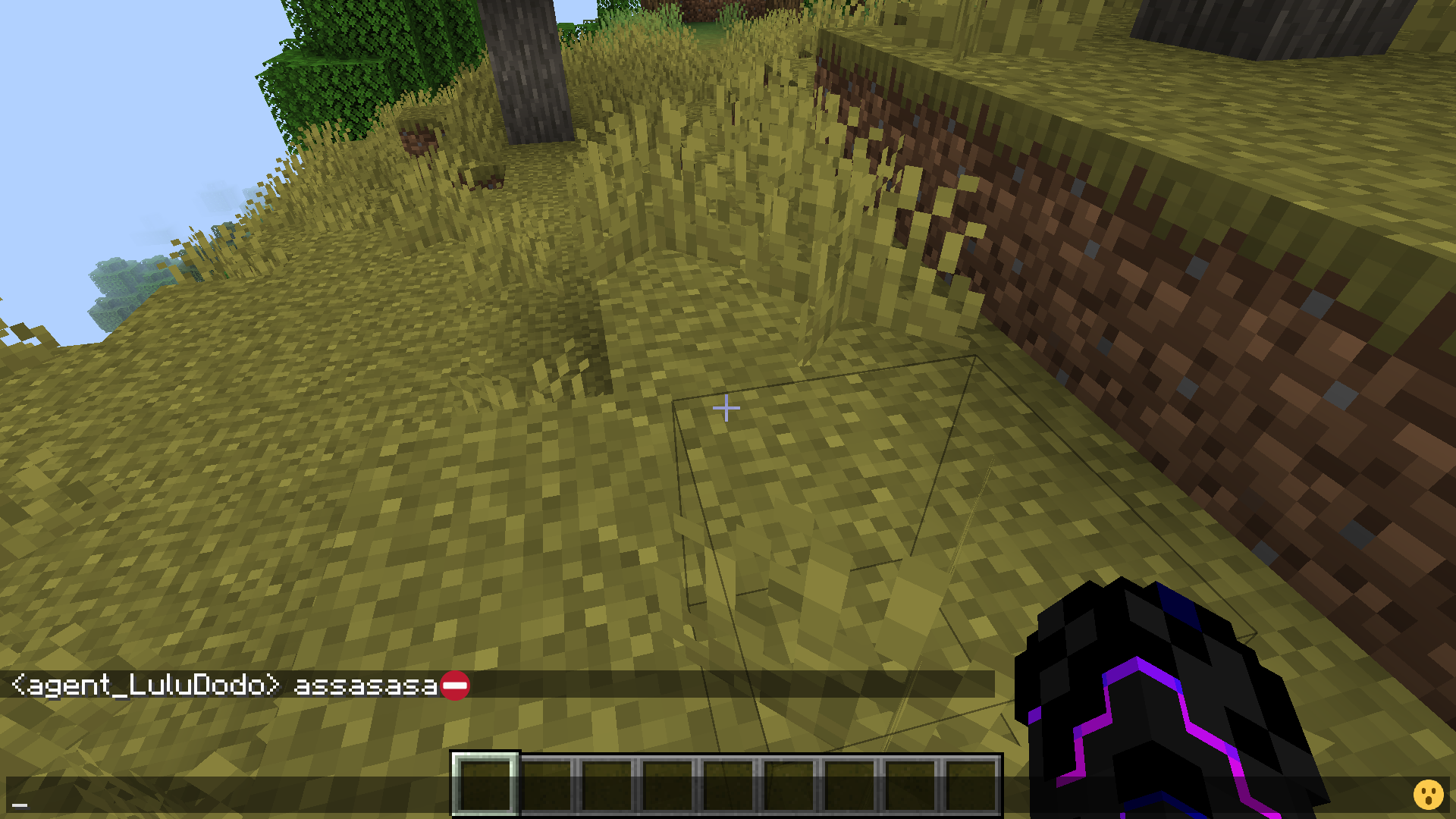The height and width of the screenshot is (819, 1456).
Task: Click the crosshair in screen center
Action: point(726,409)
